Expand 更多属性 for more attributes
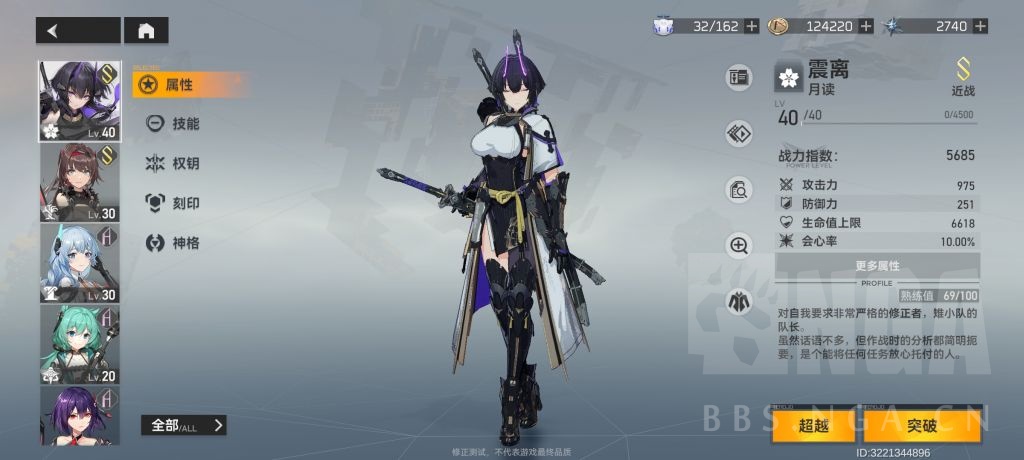The height and width of the screenshot is (460, 1024). 877,265
